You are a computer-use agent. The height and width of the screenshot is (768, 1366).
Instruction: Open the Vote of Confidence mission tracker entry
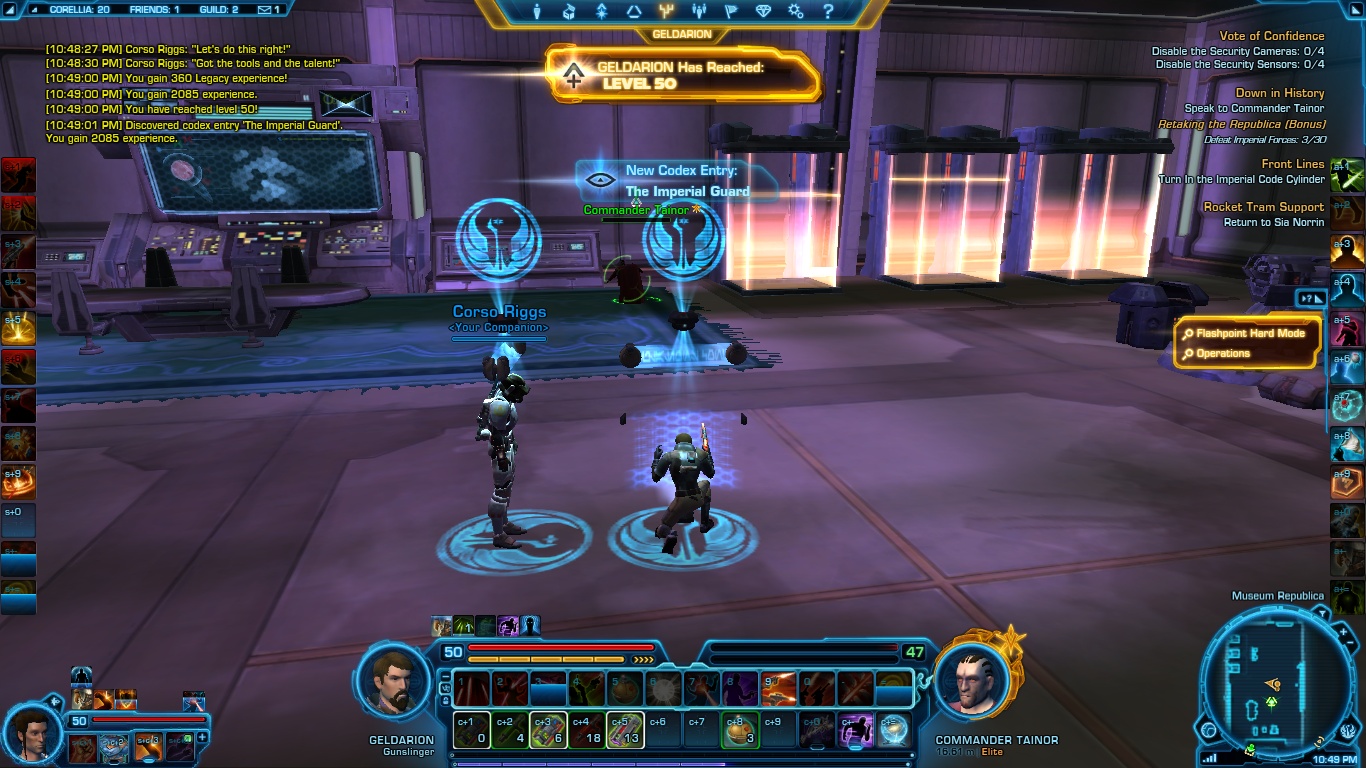click(x=1271, y=36)
